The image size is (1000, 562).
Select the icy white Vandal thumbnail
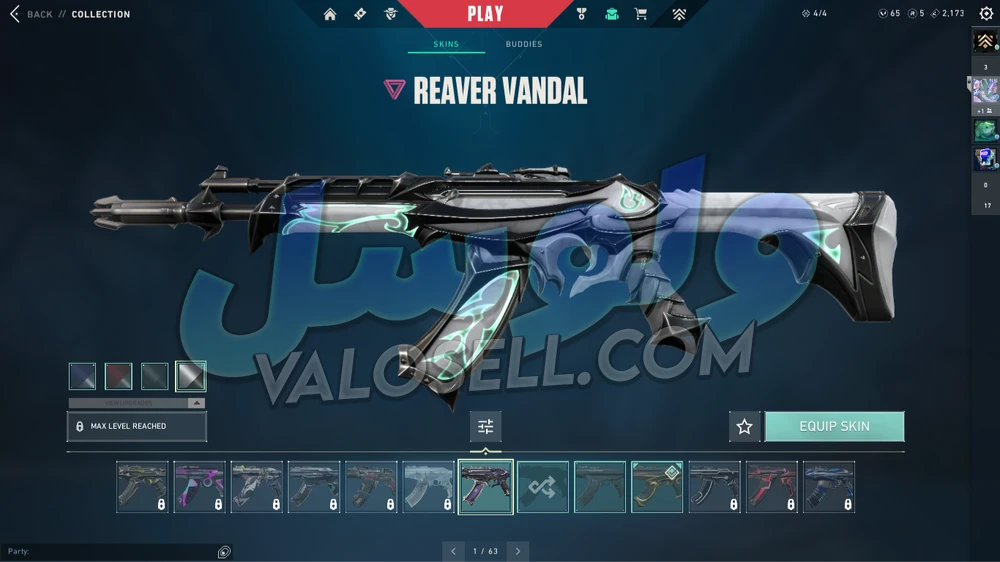pyautogui.click(x=428, y=487)
